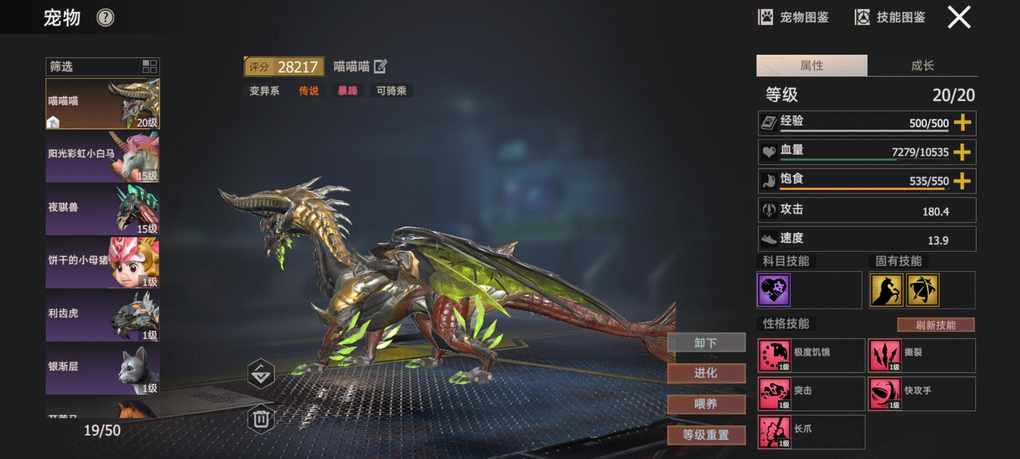Select 阳光彩虹小白马 in the pet list
1020x459 pixels.
point(102,156)
